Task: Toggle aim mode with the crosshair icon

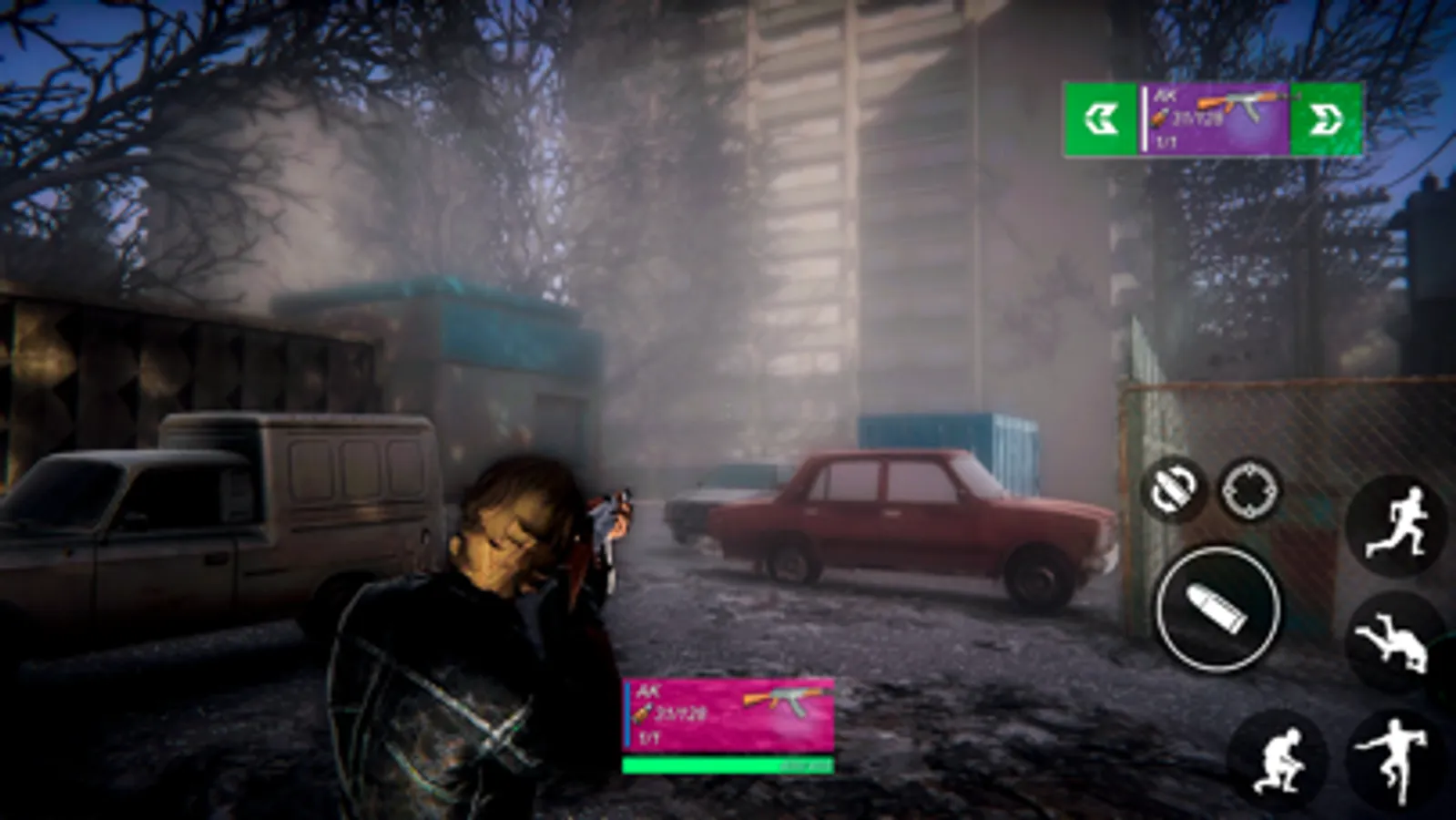Action: 1248,488
